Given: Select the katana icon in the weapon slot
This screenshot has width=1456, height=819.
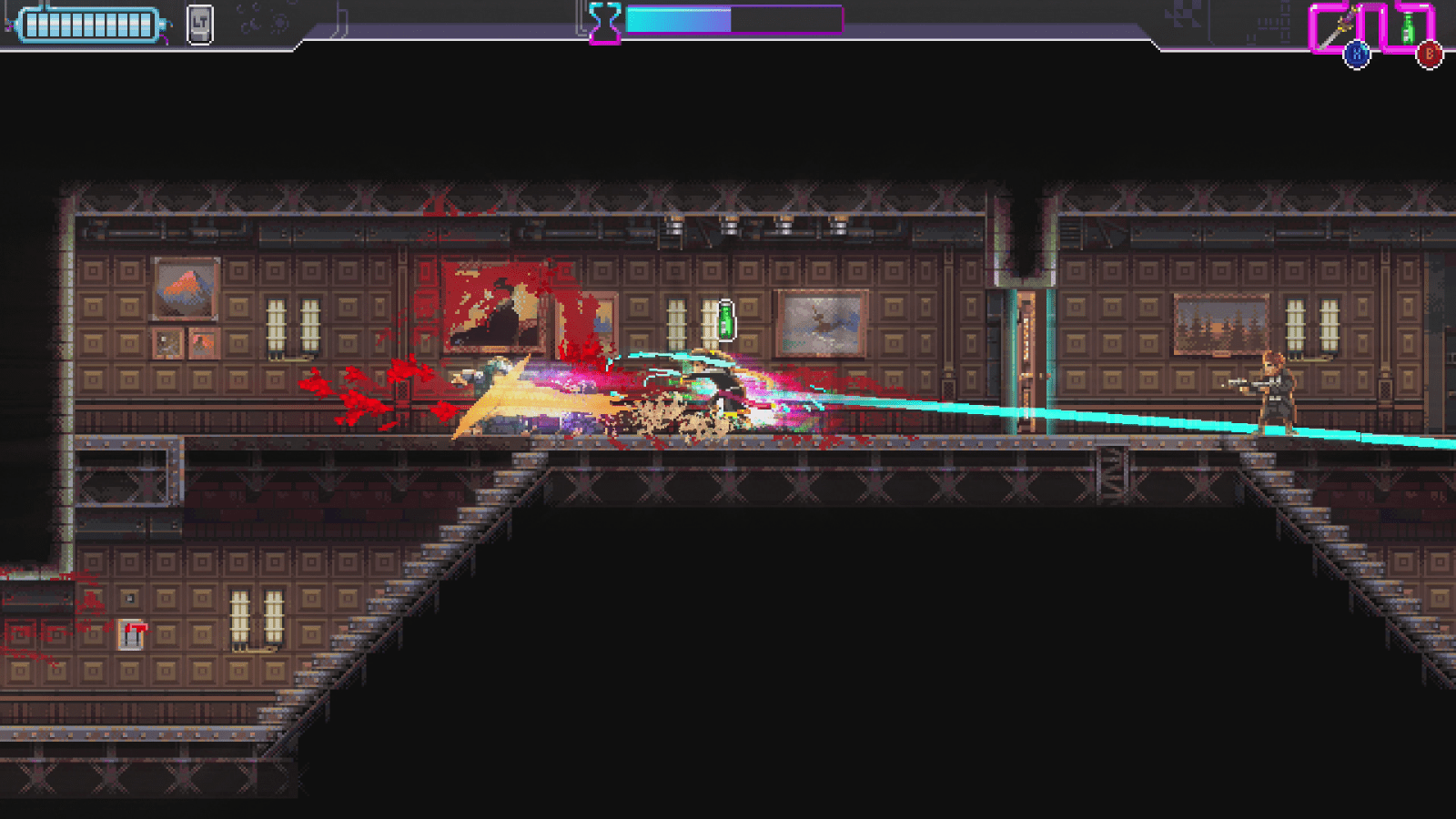Looking at the screenshot, I should tap(1335, 25).
